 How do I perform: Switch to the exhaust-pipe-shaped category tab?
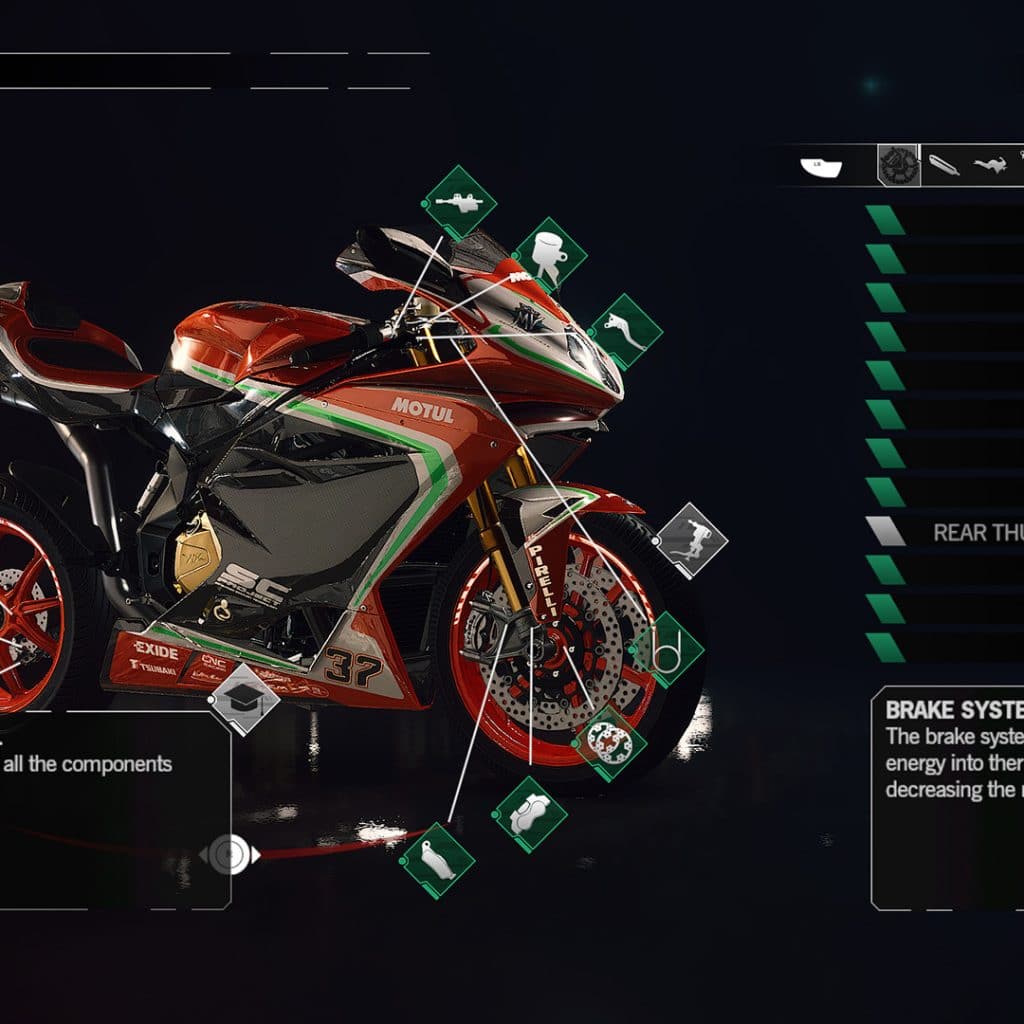(x=943, y=166)
